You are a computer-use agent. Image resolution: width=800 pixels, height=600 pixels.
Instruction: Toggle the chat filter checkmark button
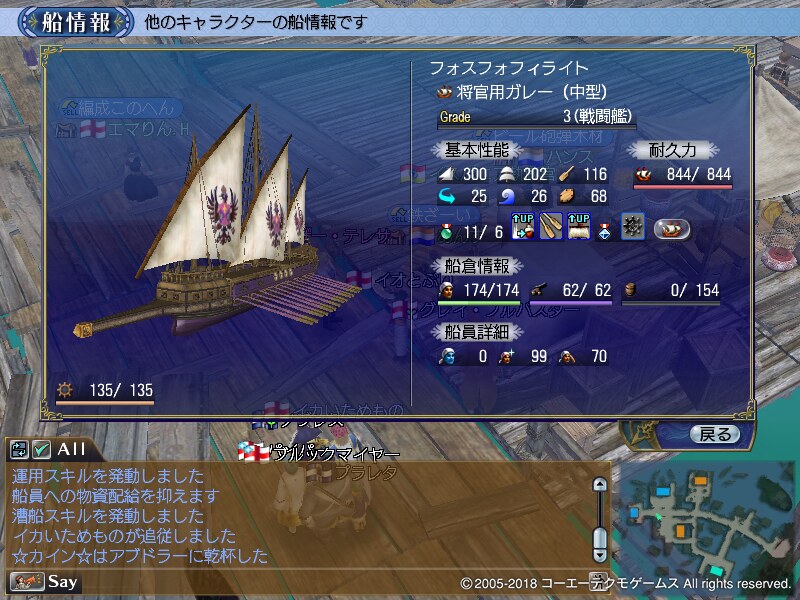pos(41,450)
